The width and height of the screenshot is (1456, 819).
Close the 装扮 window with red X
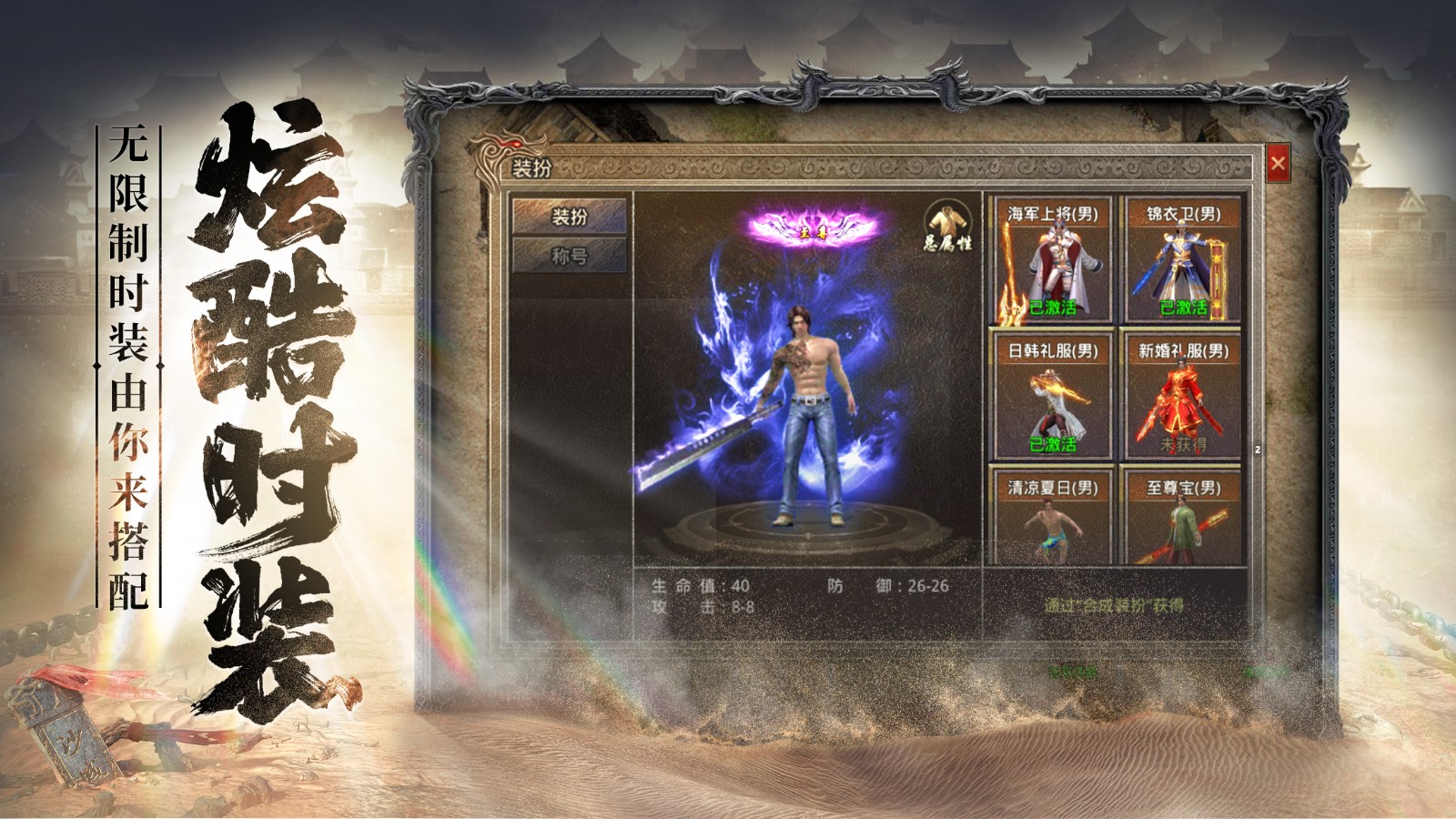point(1280,161)
